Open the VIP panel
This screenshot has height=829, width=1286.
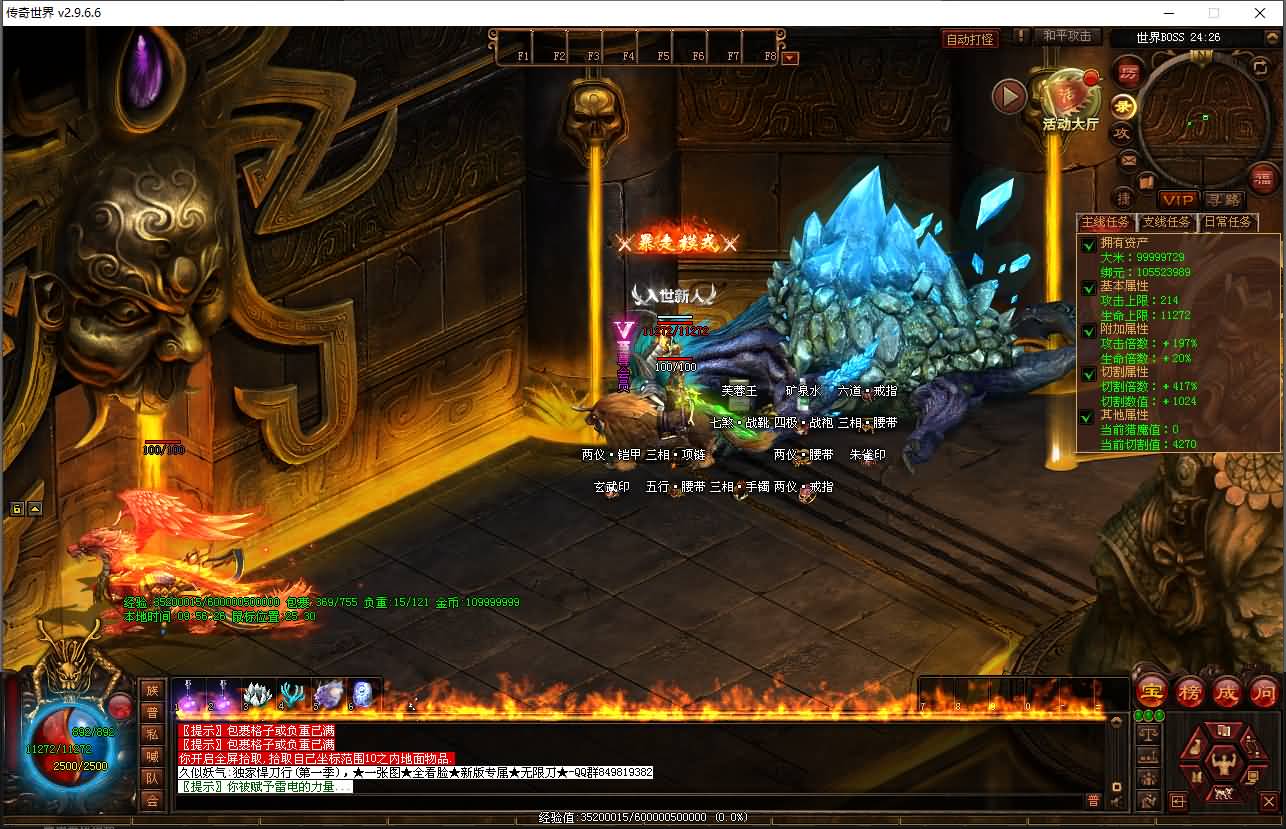click(x=1178, y=200)
